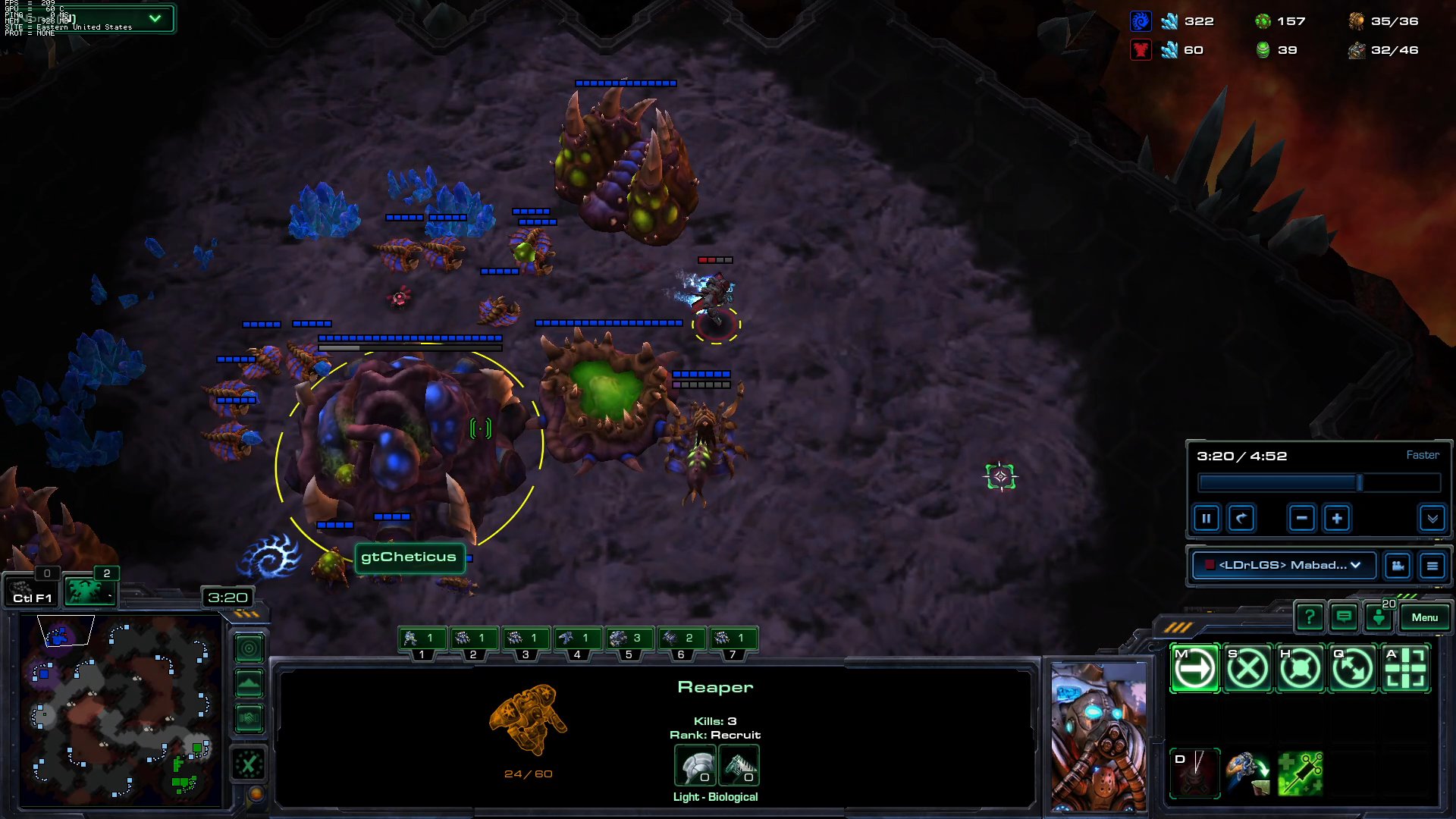Open help with the question mark icon
The width and height of the screenshot is (1456, 819).
tap(1310, 617)
